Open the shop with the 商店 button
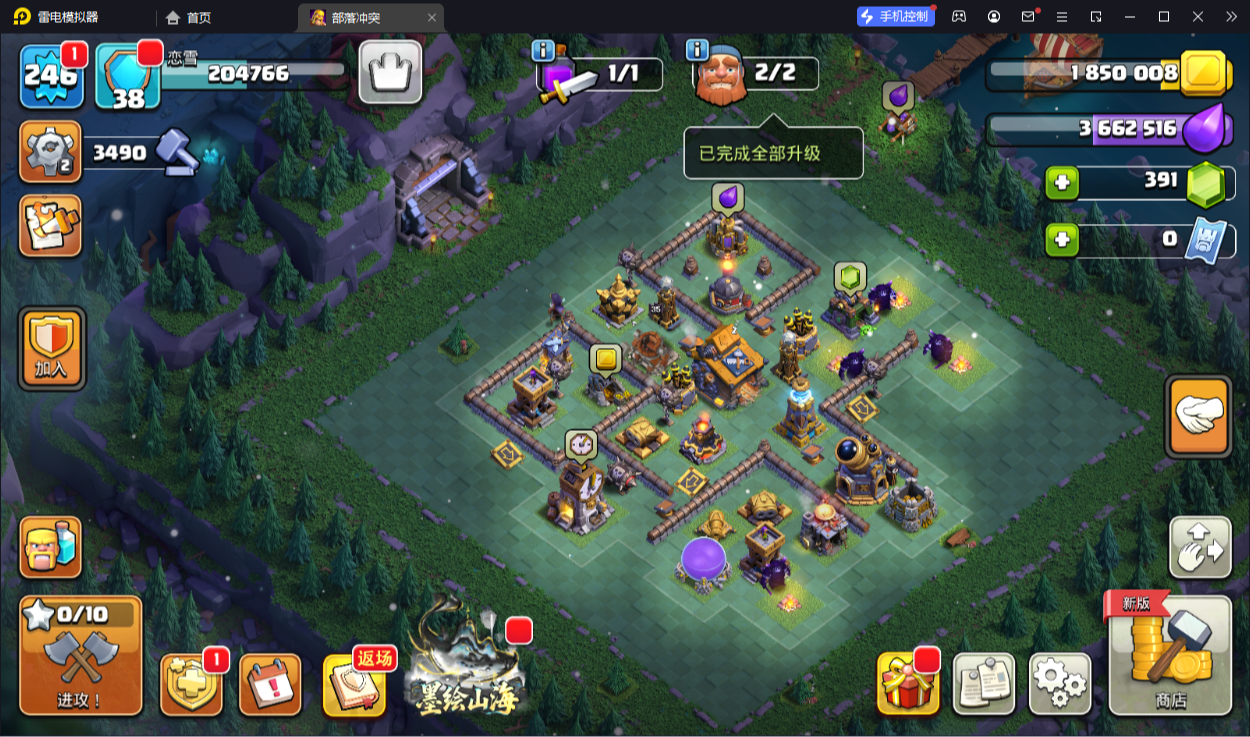1250x737 pixels. tap(1169, 654)
